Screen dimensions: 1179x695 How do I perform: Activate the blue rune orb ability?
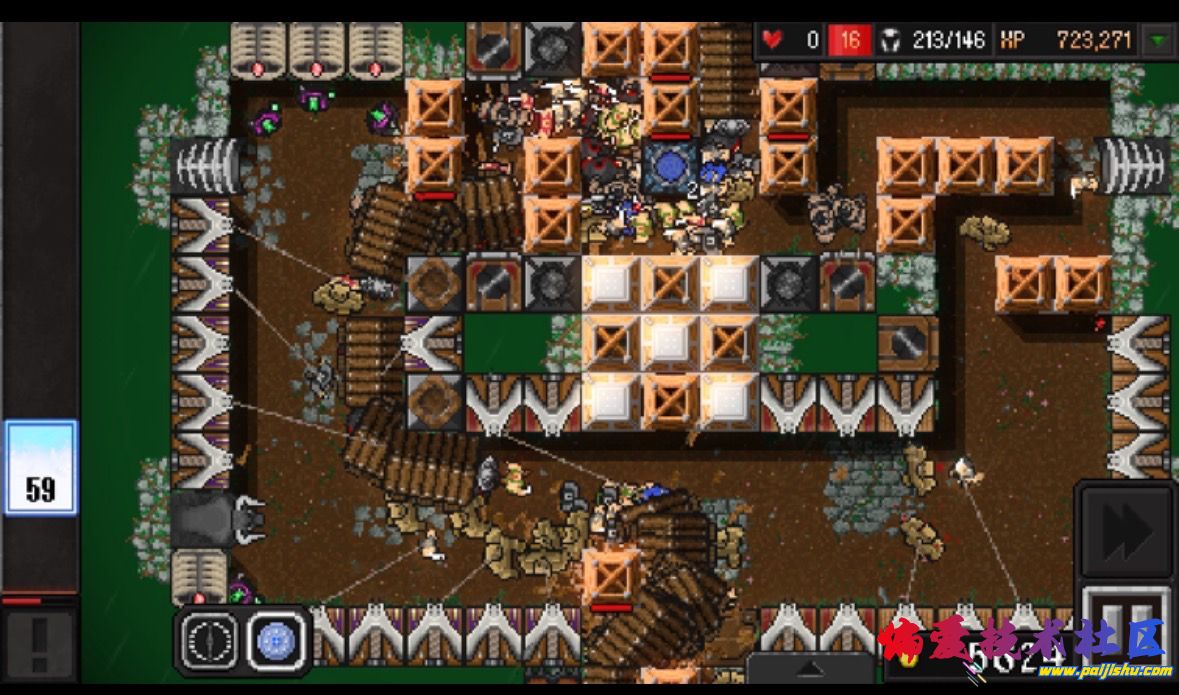point(275,639)
